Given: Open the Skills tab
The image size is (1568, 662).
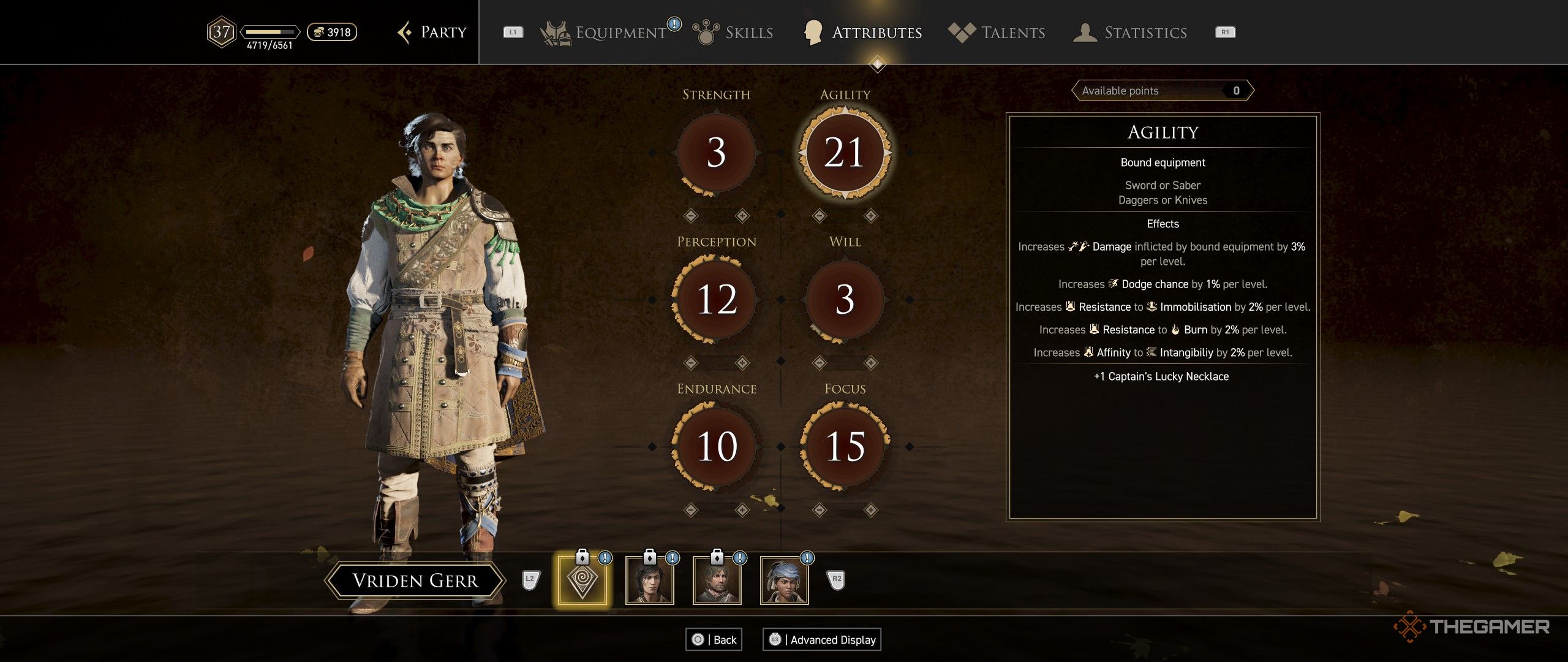Looking at the screenshot, I should (x=748, y=32).
